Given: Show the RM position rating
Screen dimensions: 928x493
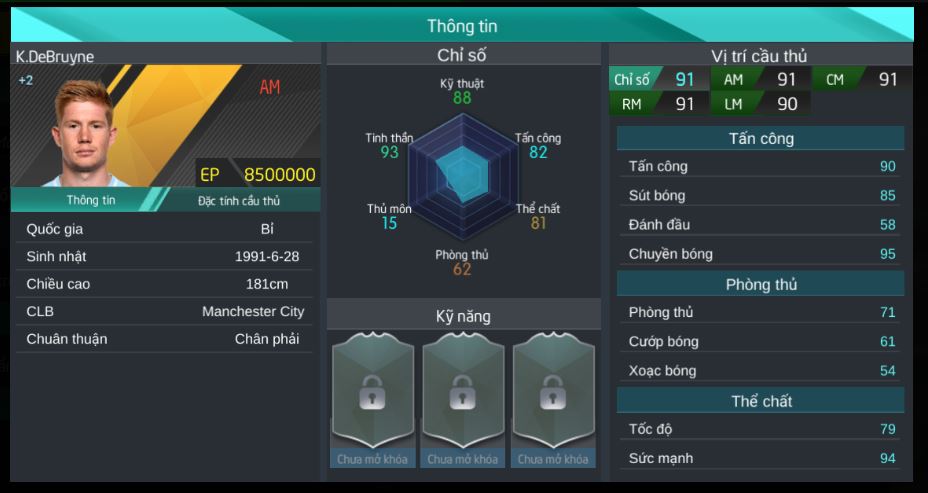Looking at the screenshot, I should (x=656, y=103).
